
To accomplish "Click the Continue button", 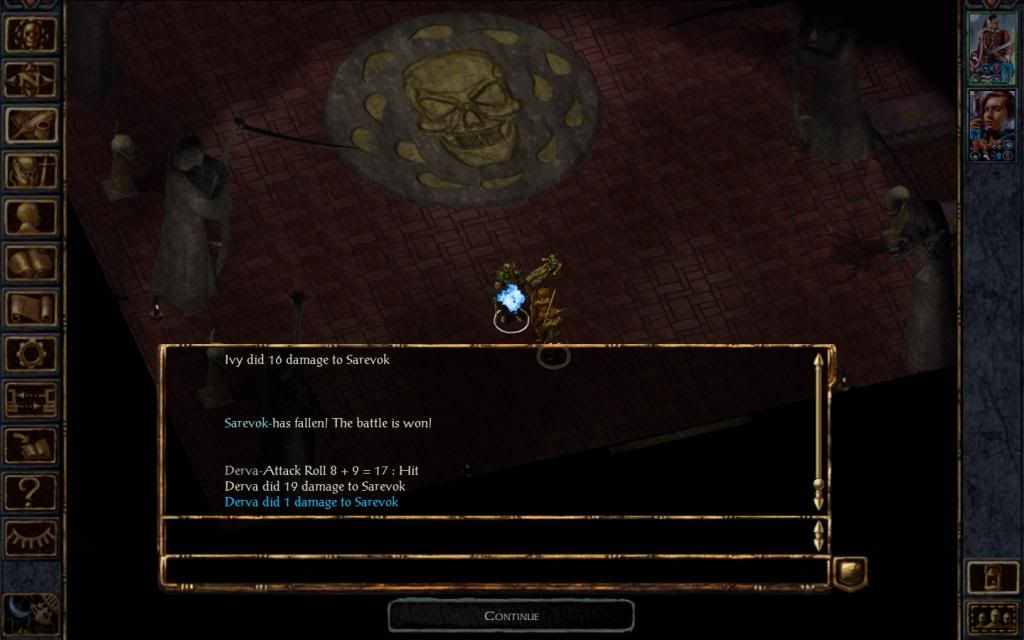I will (511, 615).
